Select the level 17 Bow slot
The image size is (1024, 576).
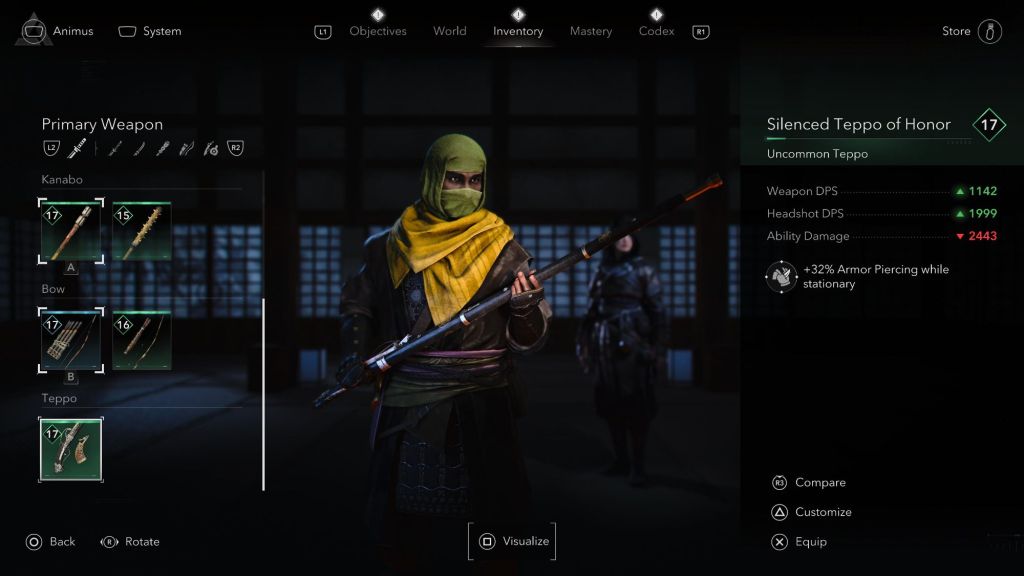click(71, 340)
